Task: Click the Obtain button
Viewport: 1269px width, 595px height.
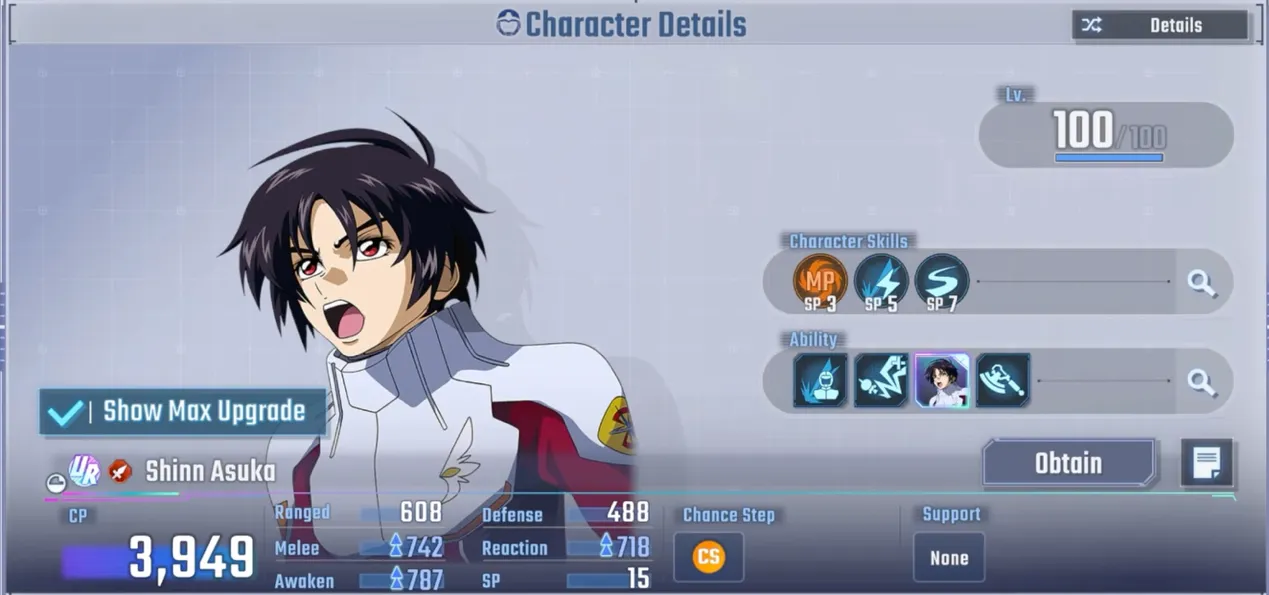Action: click(x=1068, y=464)
